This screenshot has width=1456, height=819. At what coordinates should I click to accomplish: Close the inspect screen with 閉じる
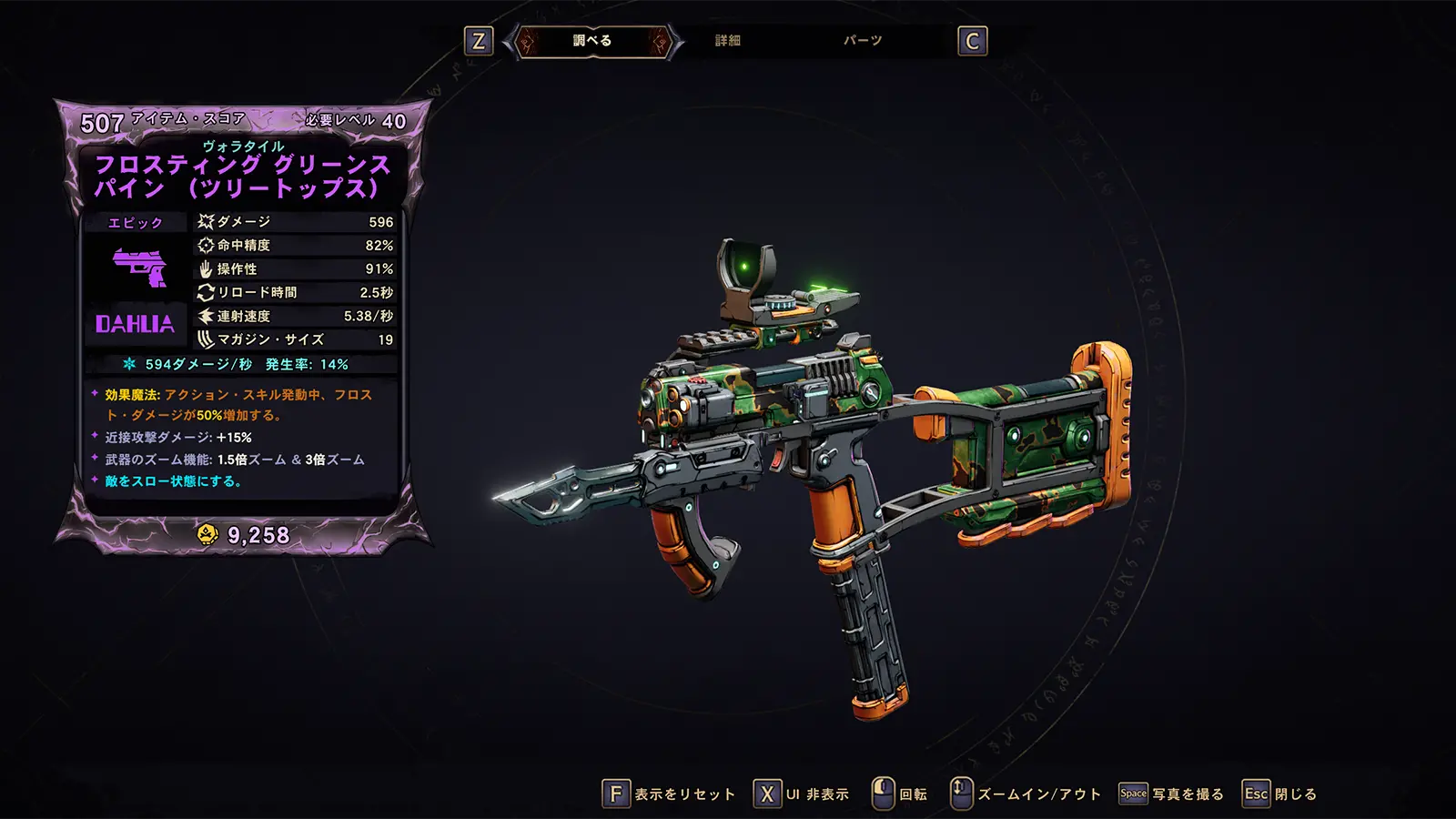1280,794
